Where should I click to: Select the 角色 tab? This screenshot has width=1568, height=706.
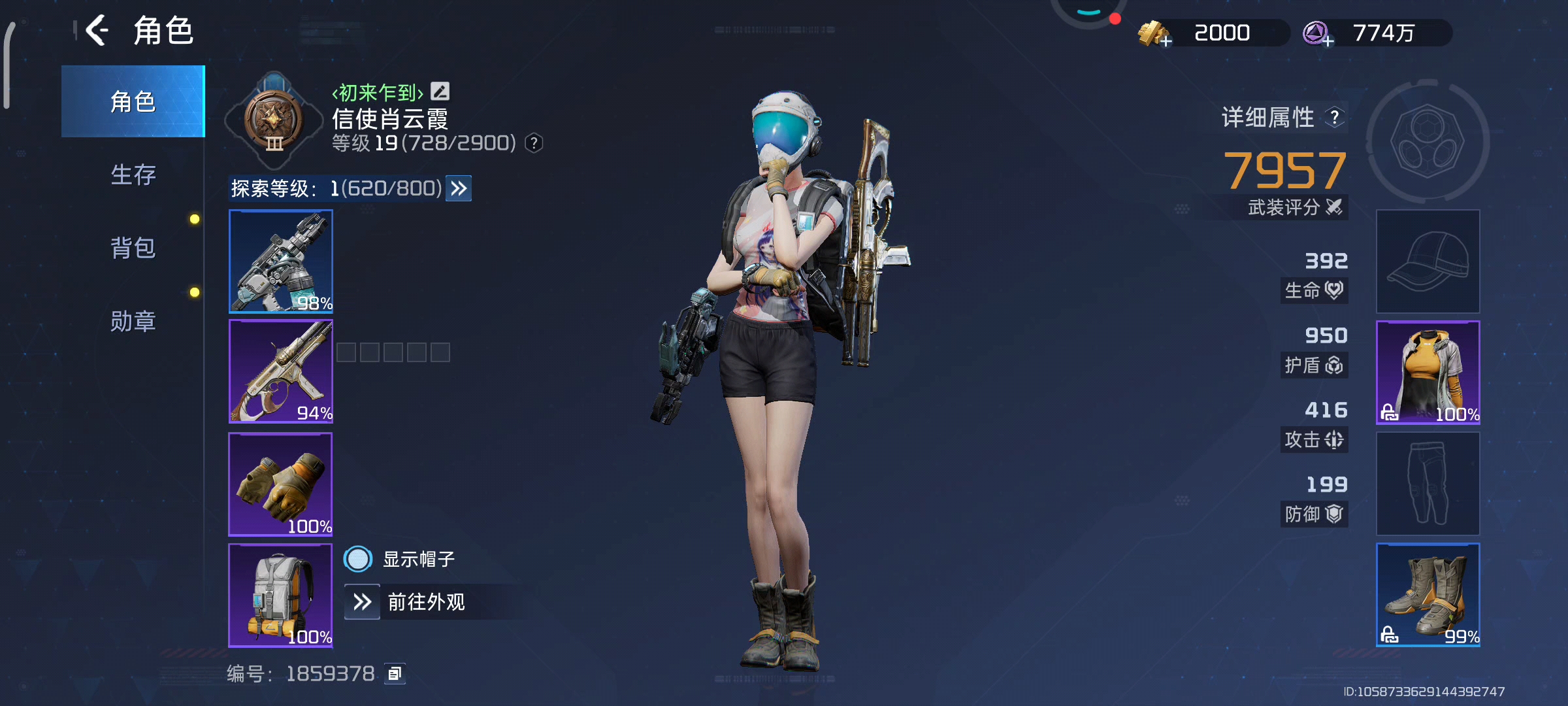tap(133, 101)
